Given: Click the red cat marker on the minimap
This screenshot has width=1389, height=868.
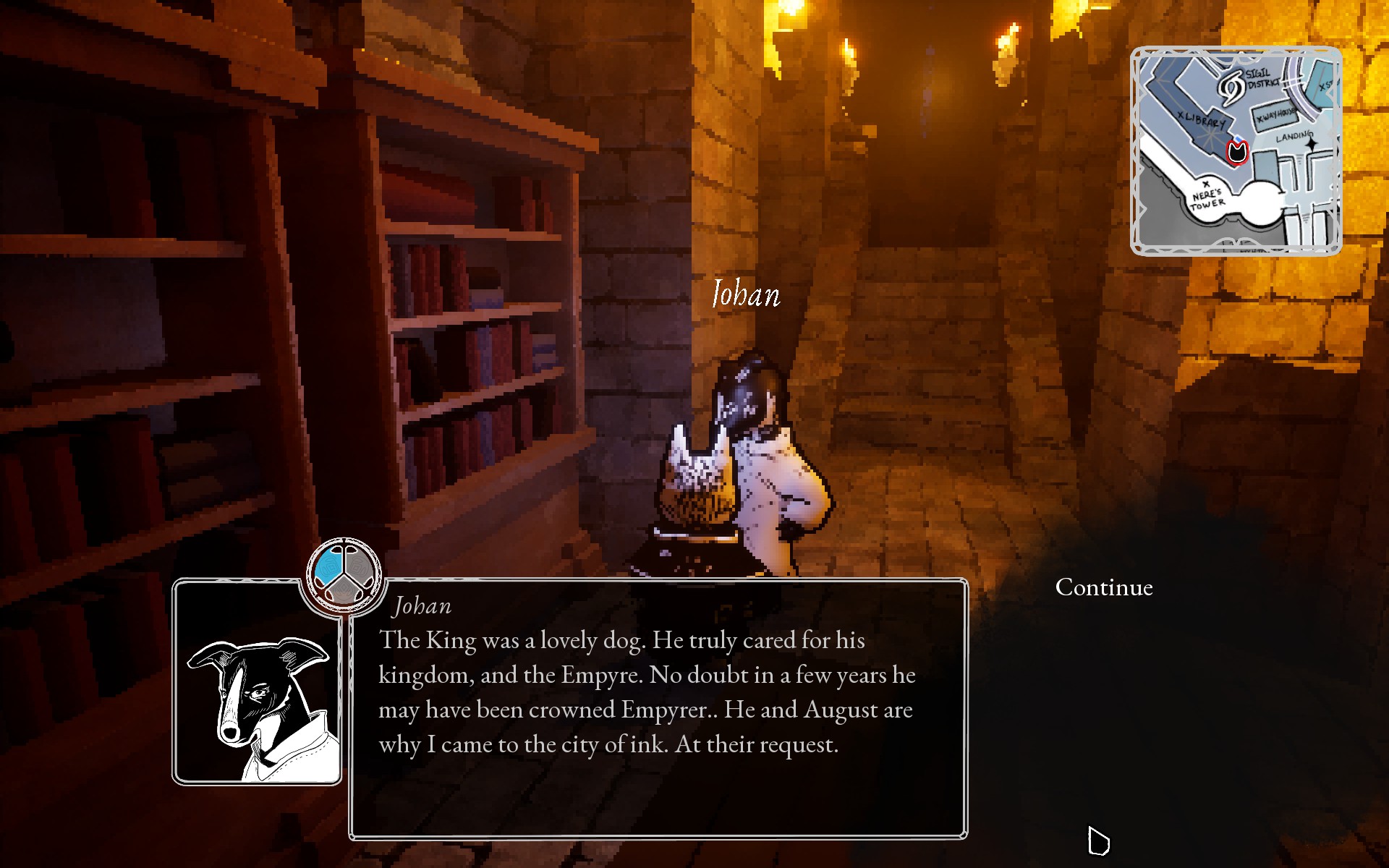Looking at the screenshot, I should (x=1237, y=152).
